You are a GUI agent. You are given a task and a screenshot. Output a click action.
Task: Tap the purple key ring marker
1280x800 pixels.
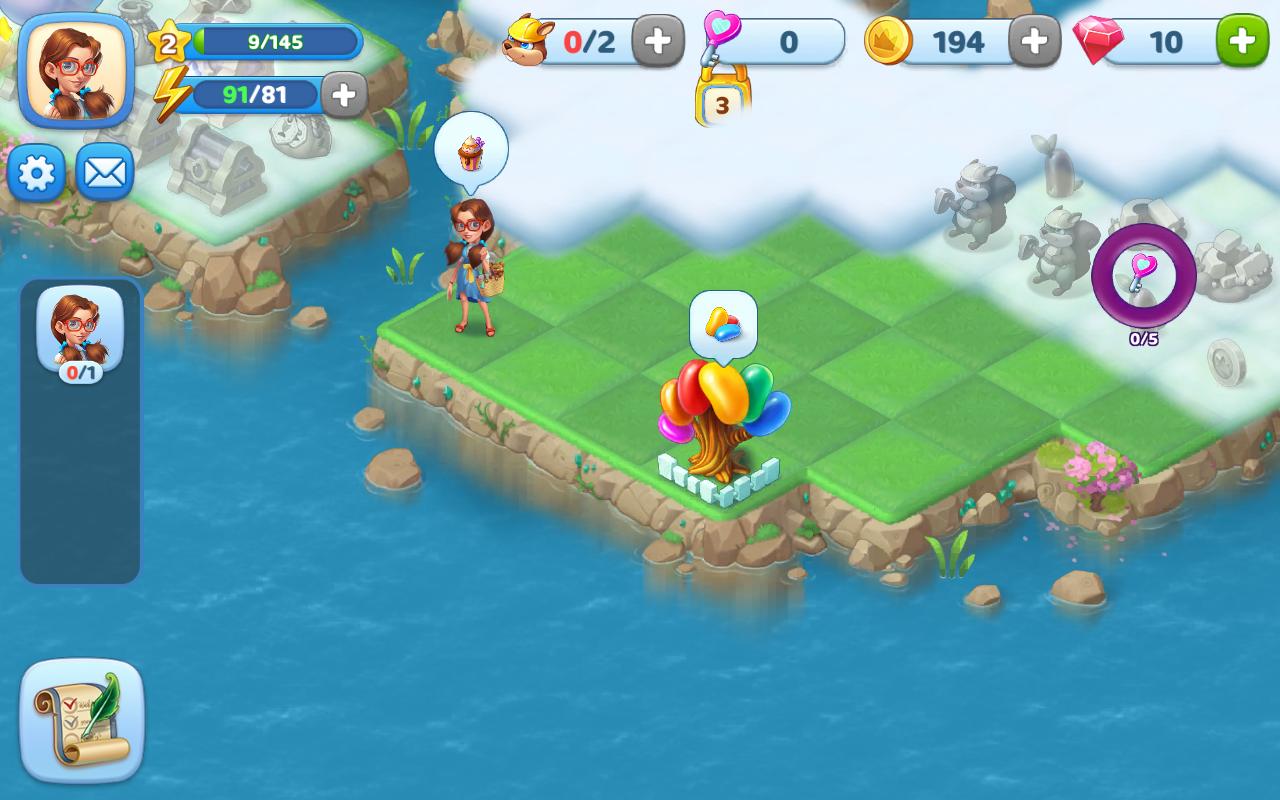(x=1143, y=274)
